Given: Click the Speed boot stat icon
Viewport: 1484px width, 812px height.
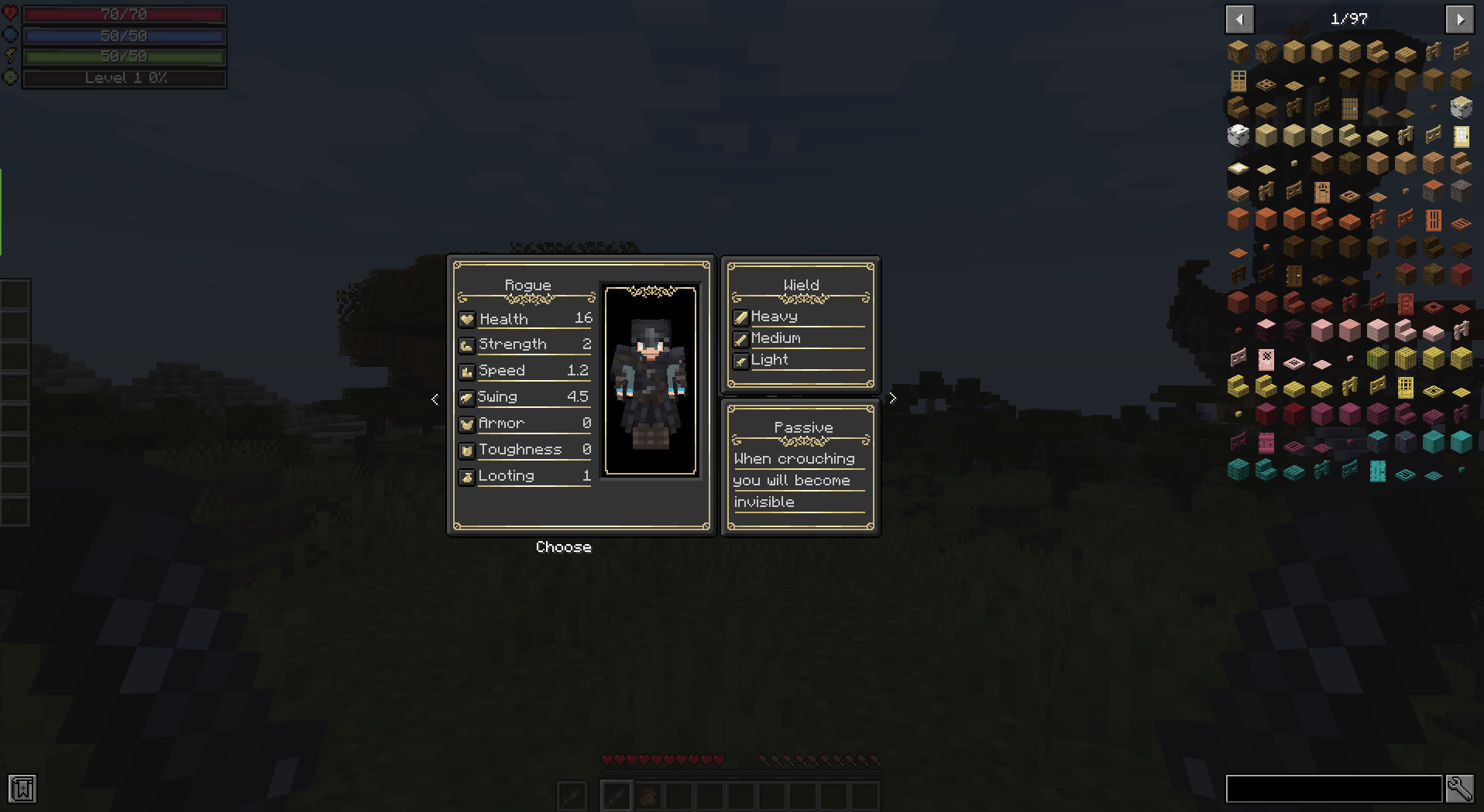Looking at the screenshot, I should [467, 371].
